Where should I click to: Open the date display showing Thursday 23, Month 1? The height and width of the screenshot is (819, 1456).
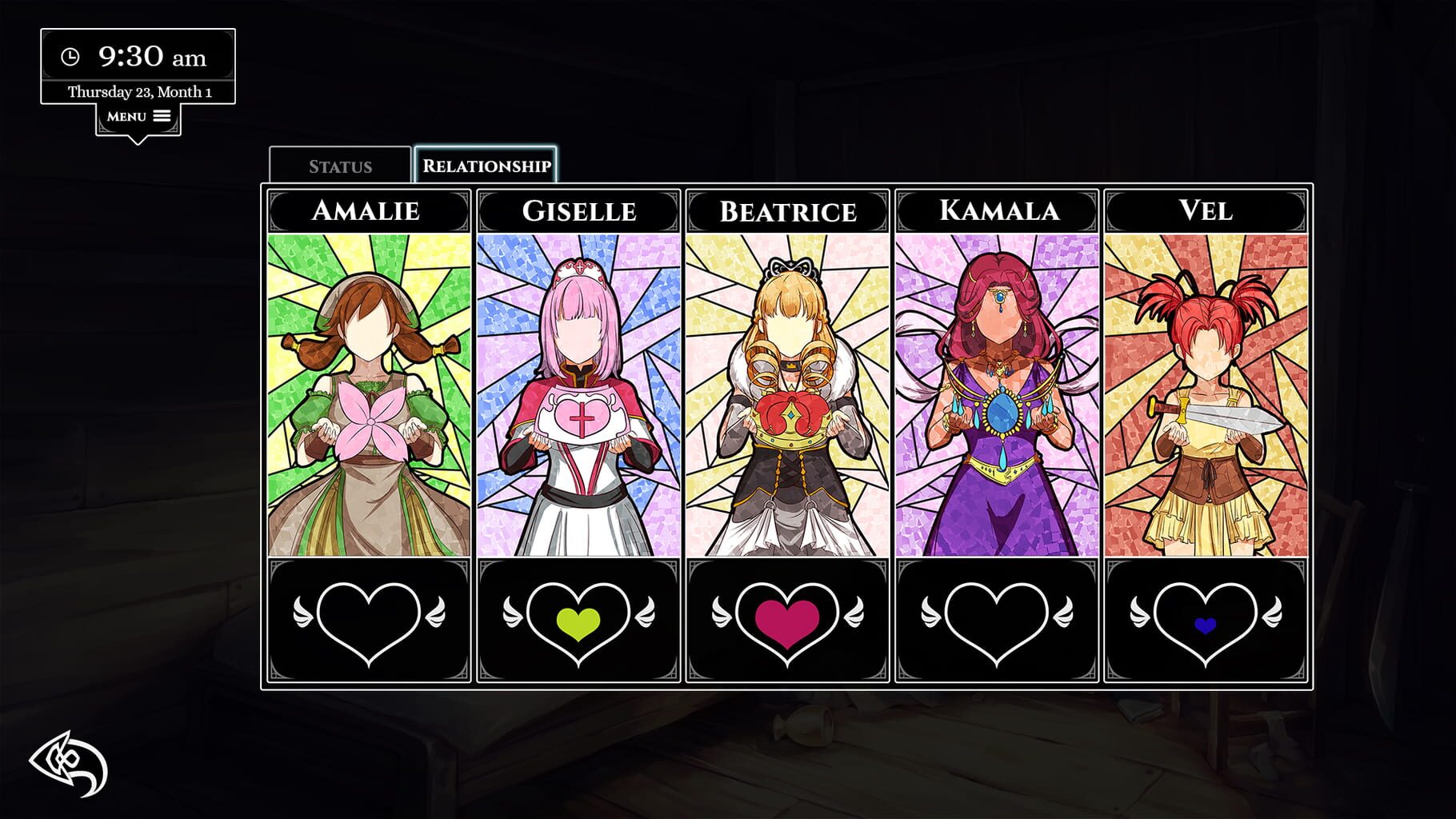[x=138, y=90]
